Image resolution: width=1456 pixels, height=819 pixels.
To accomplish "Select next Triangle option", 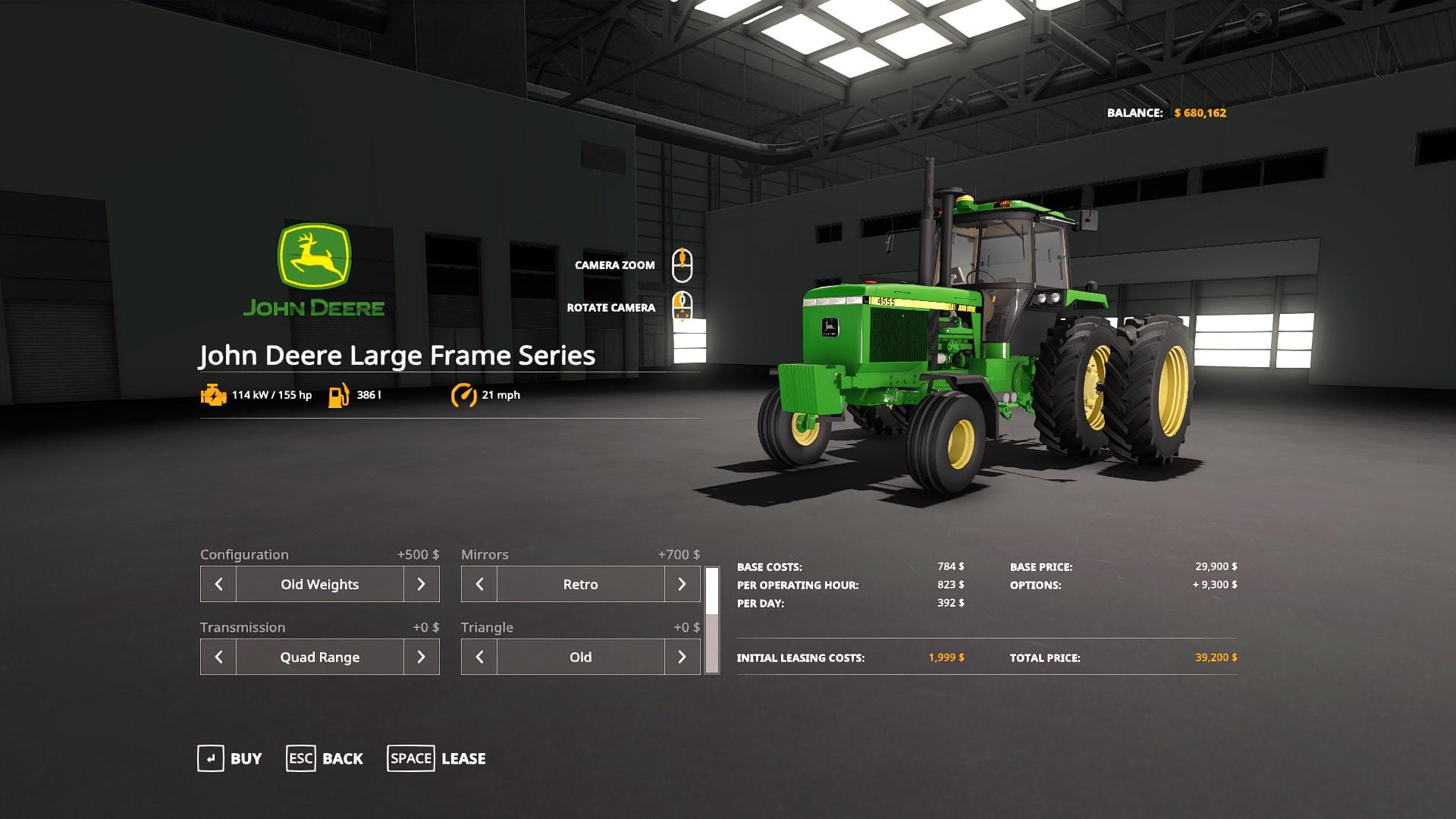I will coord(682,657).
